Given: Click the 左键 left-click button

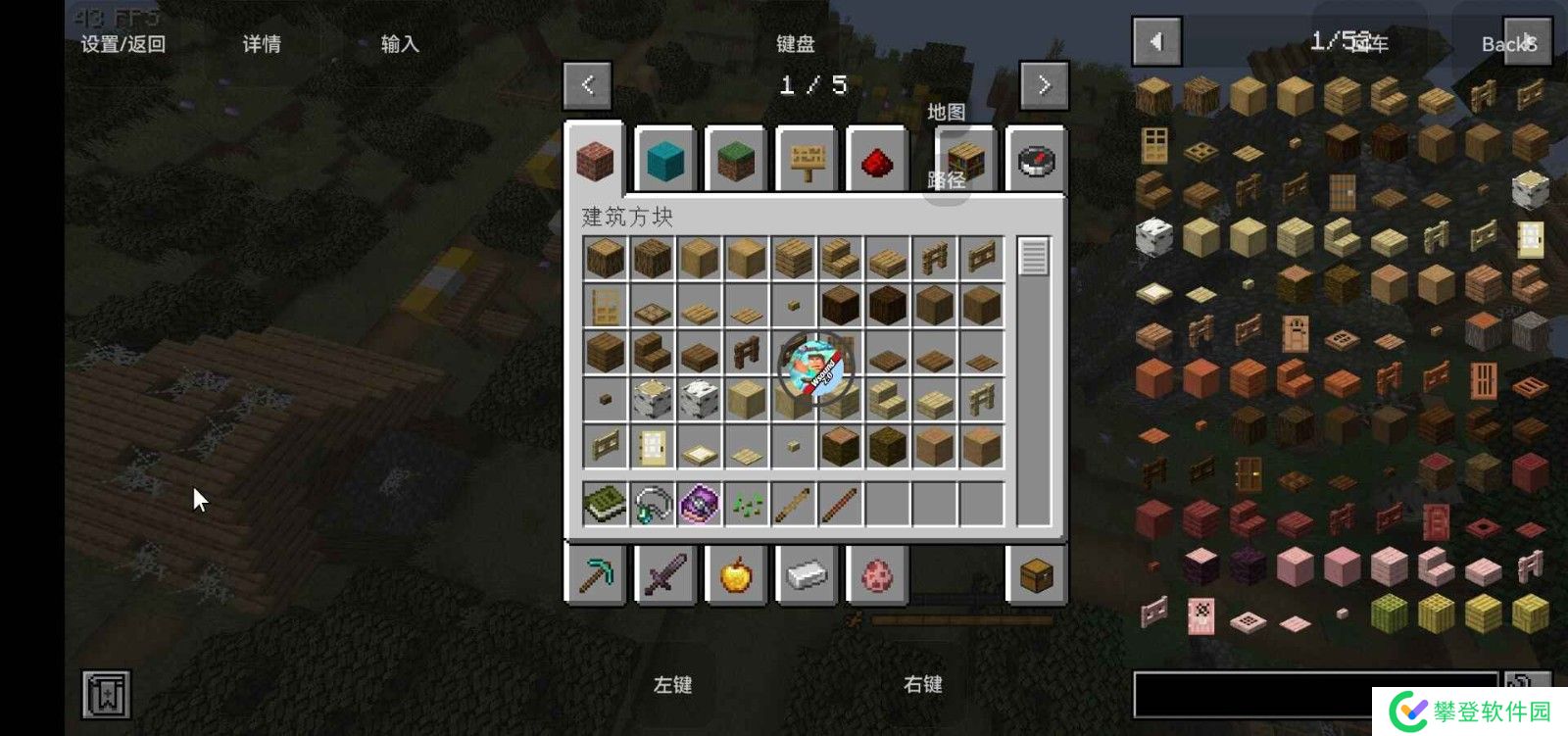Looking at the screenshot, I should [672, 684].
